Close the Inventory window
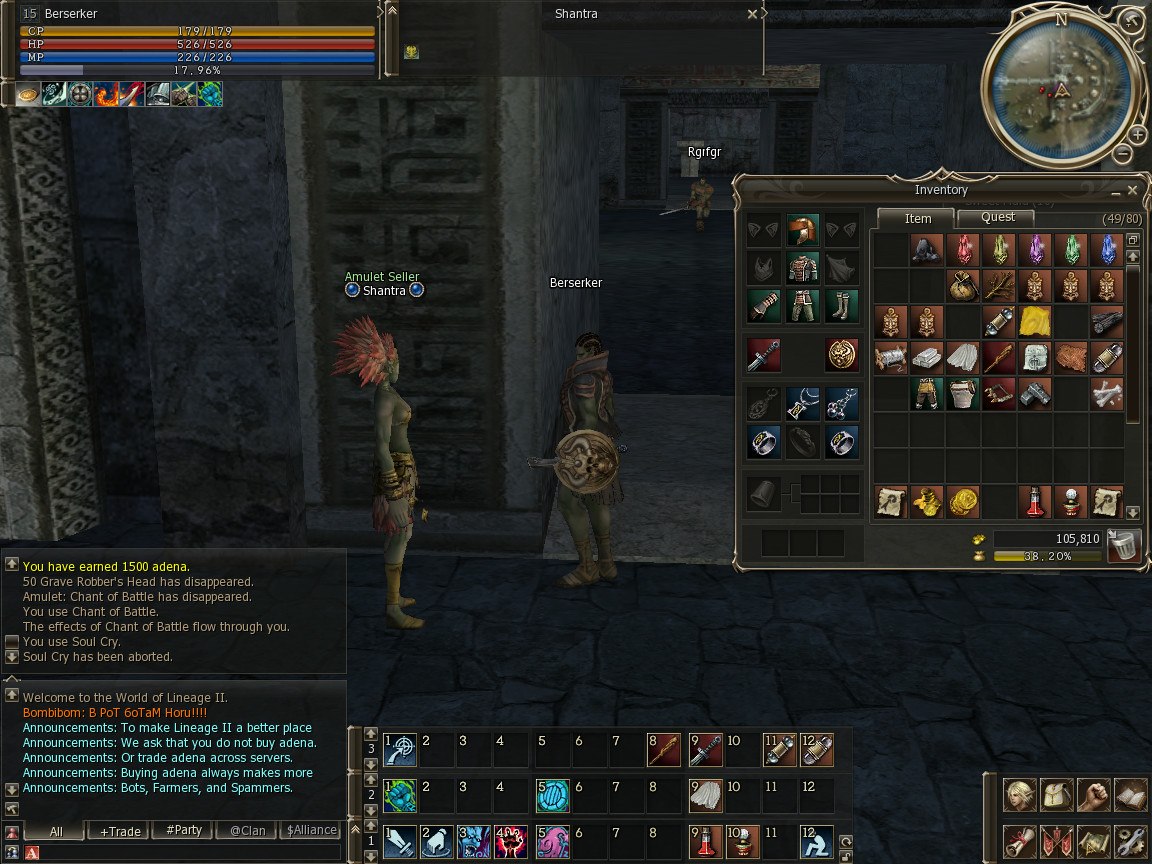Viewport: 1152px width, 864px height. [x=1132, y=190]
